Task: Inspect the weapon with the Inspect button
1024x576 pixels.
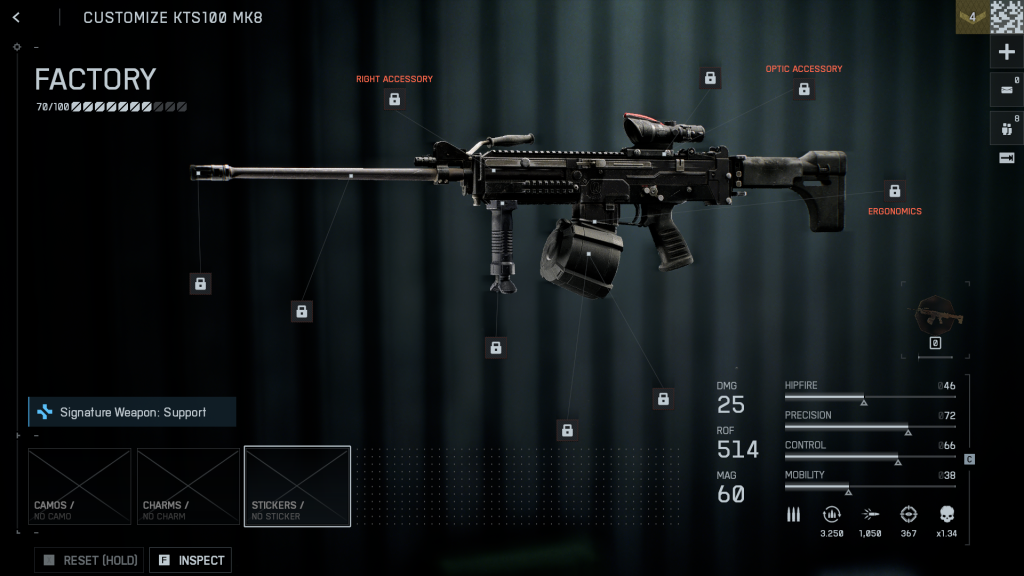Action: (x=190, y=560)
